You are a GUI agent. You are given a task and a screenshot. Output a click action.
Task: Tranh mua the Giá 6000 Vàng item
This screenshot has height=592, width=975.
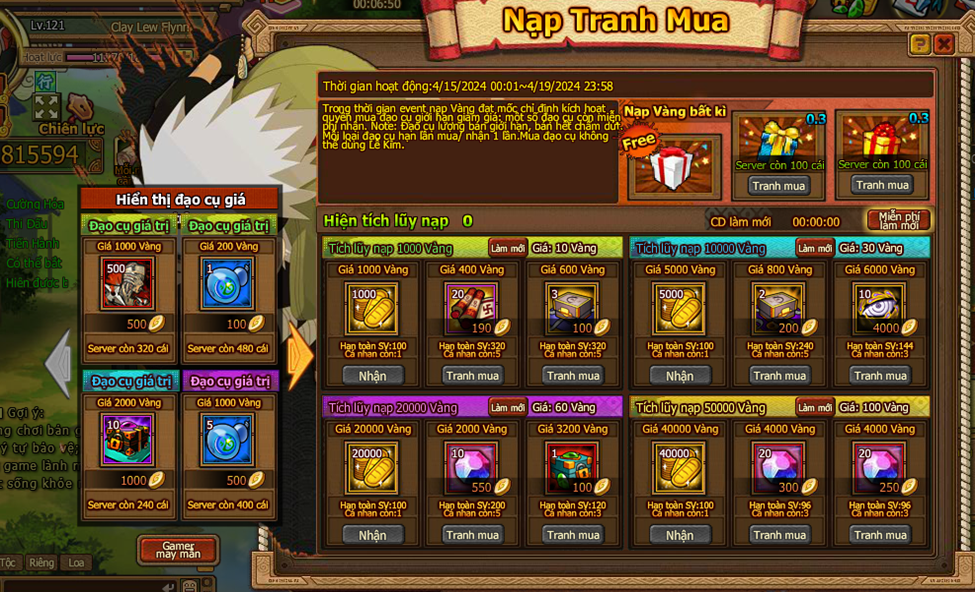click(x=880, y=376)
